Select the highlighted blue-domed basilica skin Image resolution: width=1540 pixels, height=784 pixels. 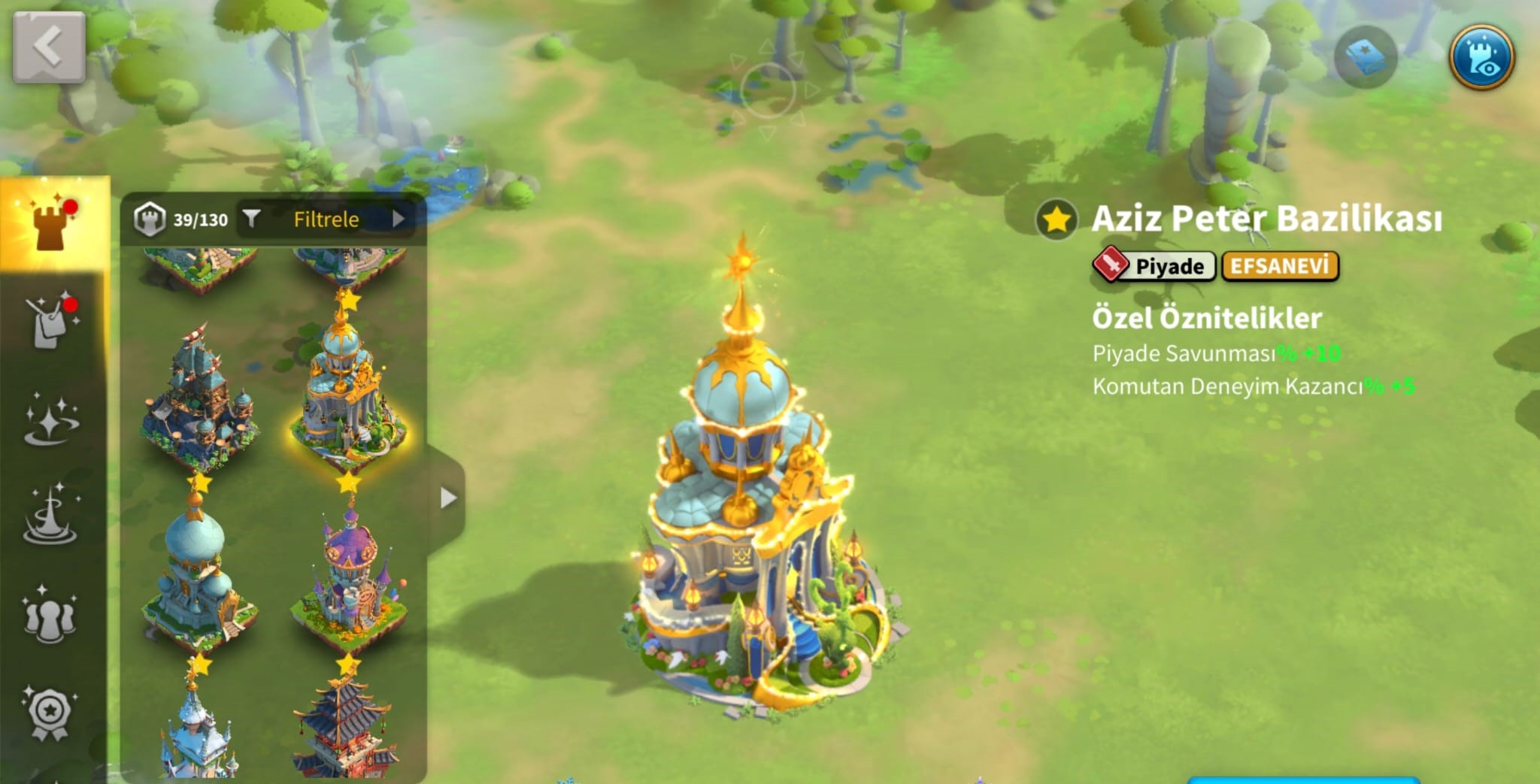pyautogui.click(x=347, y=391)
